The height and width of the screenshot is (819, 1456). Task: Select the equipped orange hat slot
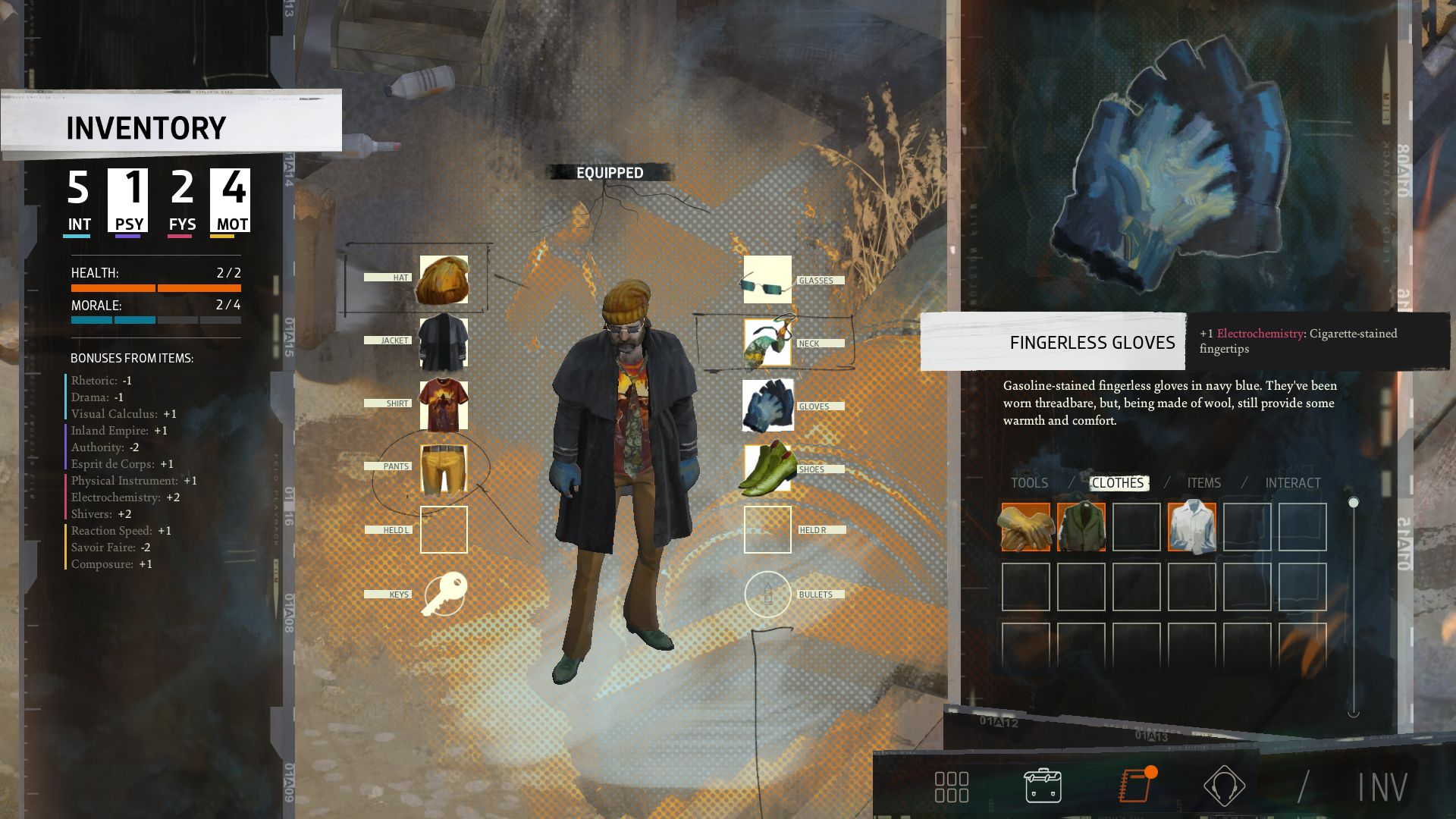click(x=444, y=279)
